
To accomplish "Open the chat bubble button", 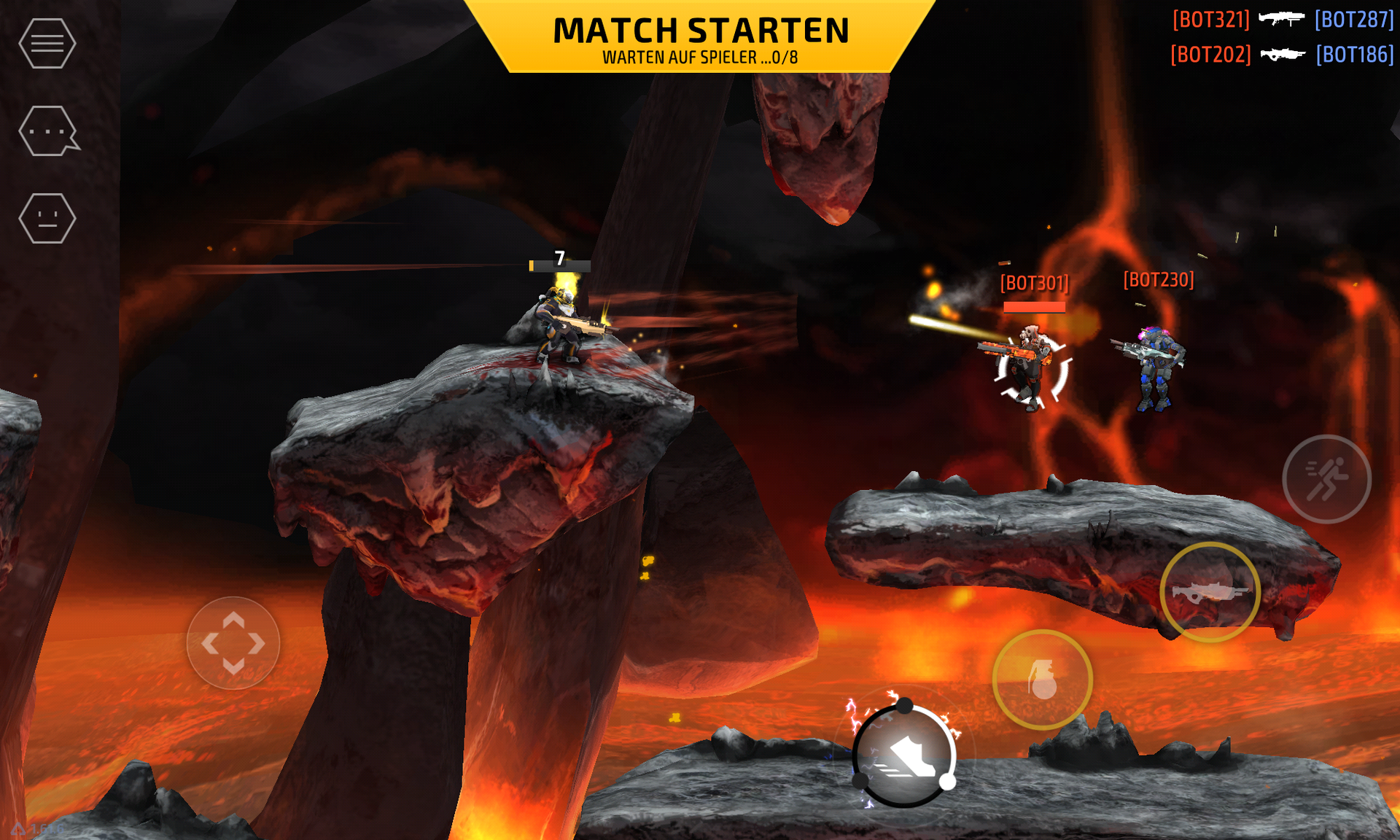I will (x=48, y=131).
